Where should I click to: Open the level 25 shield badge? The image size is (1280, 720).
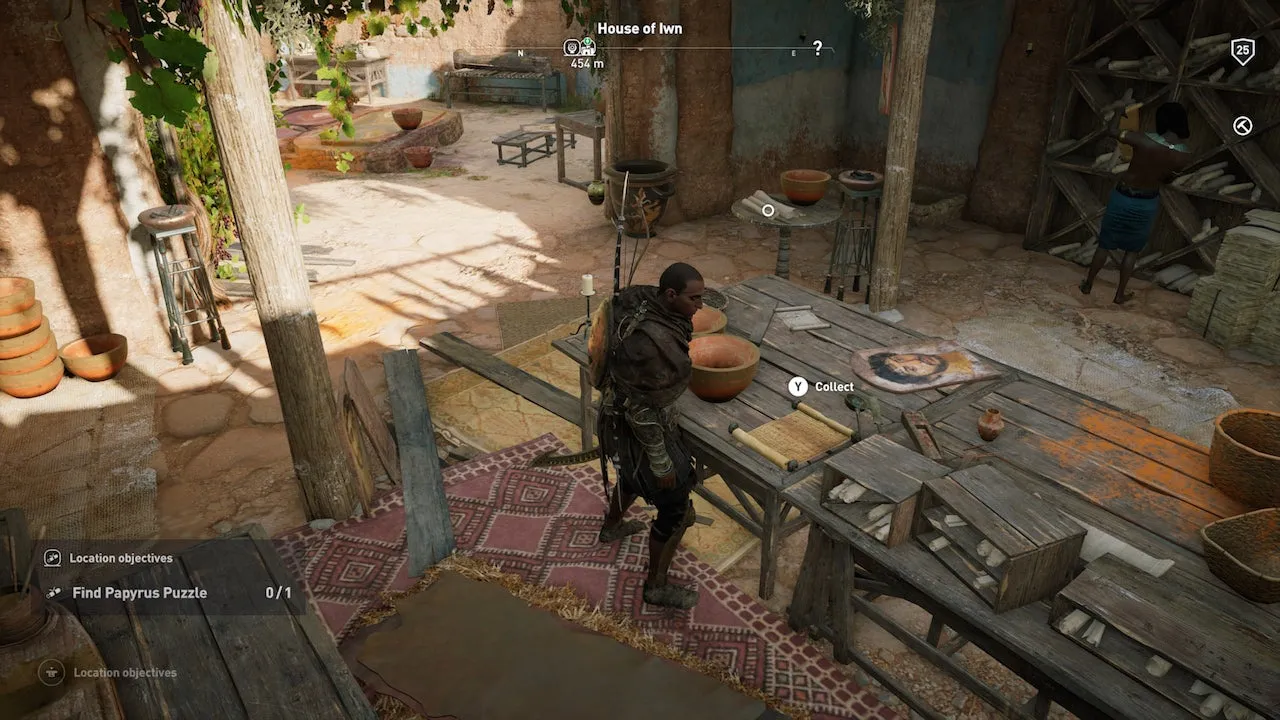(x=1242, y=50)
